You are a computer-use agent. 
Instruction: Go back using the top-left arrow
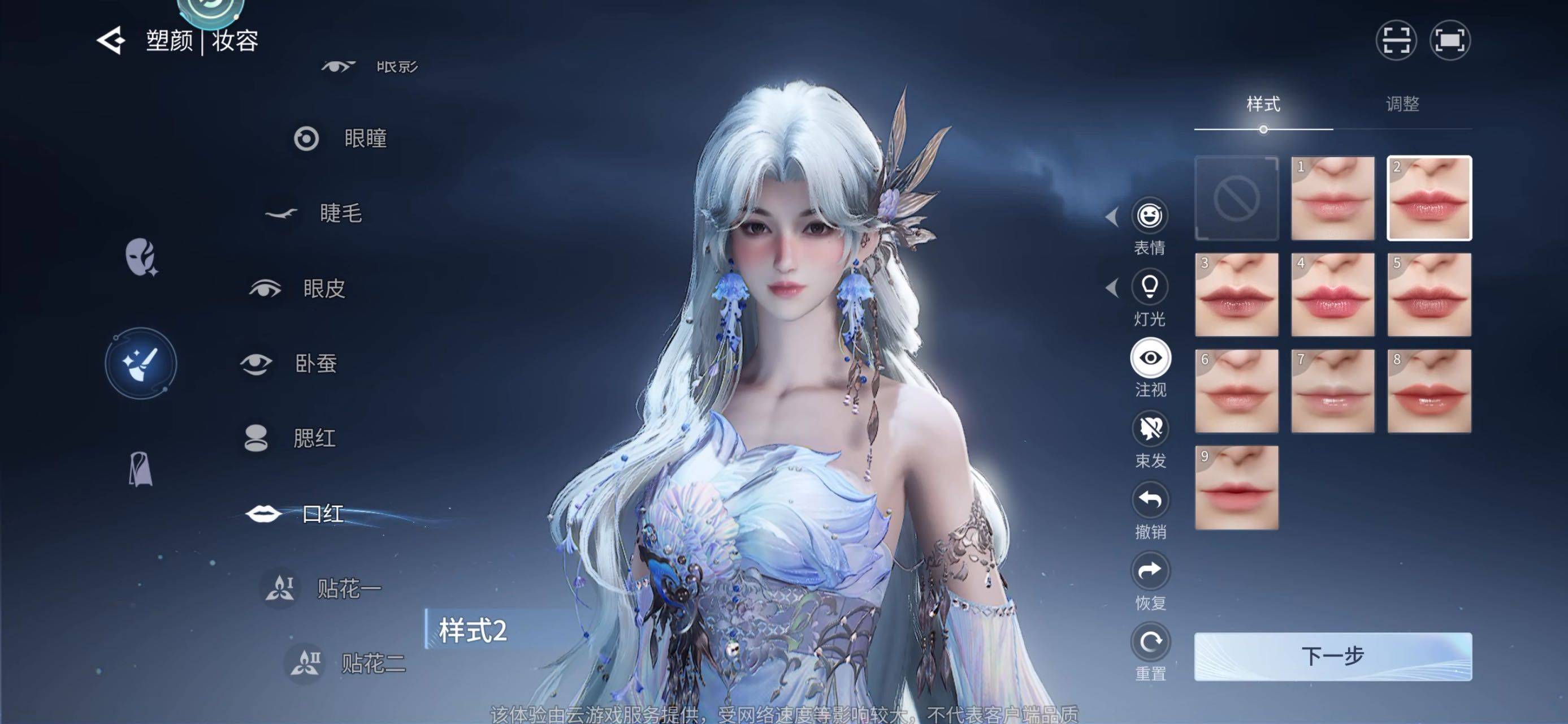point(111,41)
